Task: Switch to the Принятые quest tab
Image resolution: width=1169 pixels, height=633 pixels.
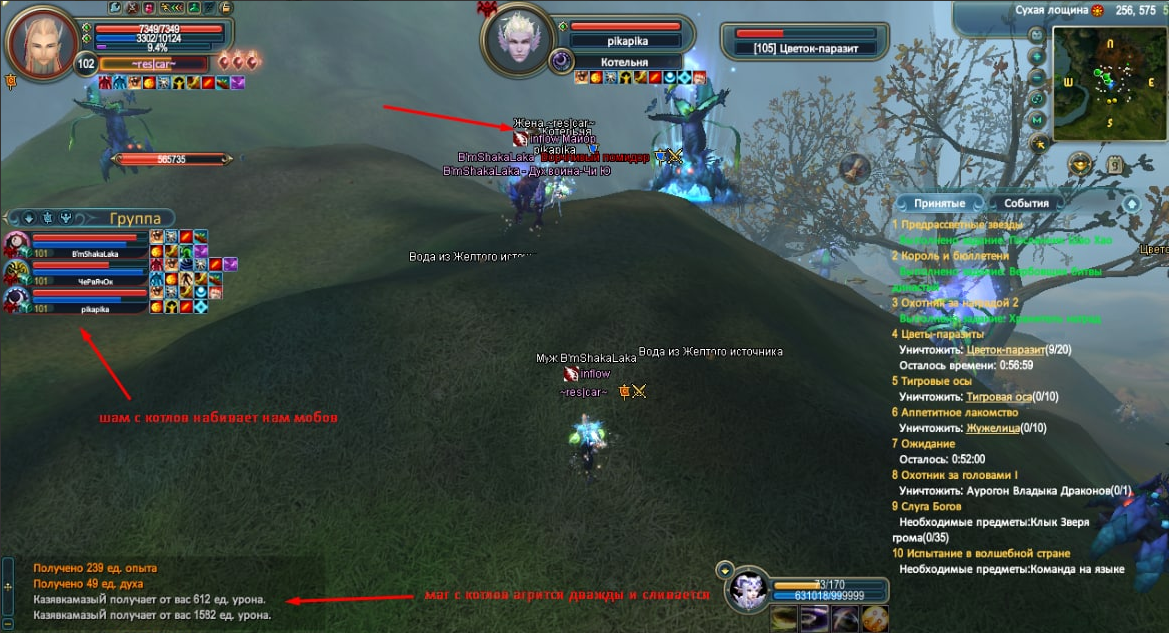Action: (x=939, y=203)
